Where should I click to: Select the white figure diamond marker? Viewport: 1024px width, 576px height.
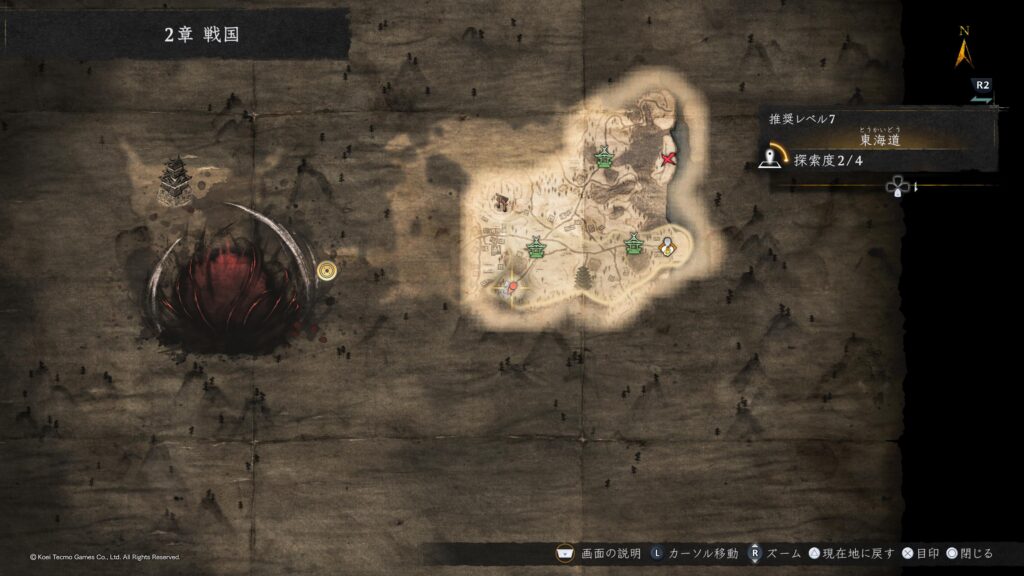click(x=667, y=244)
